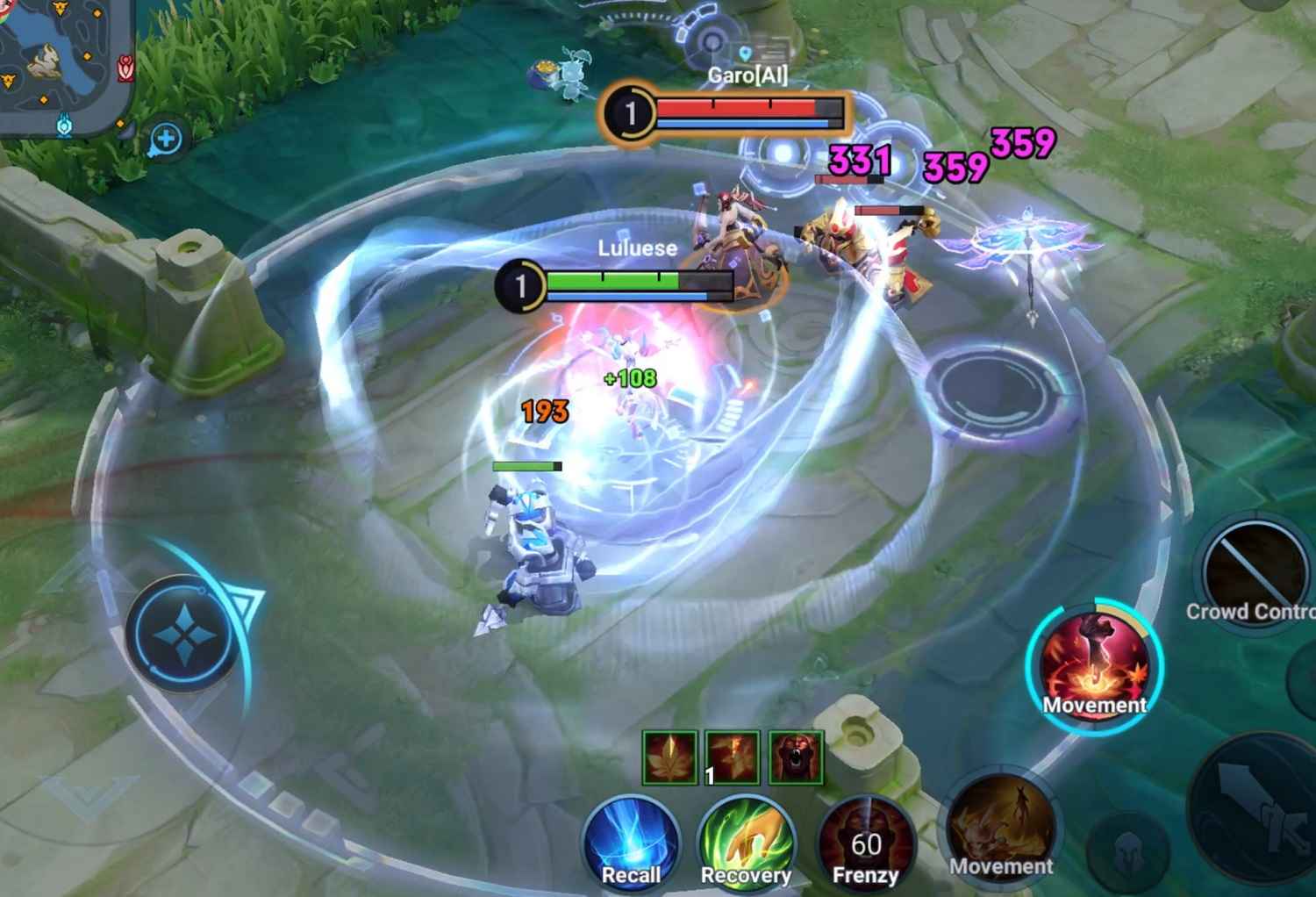Inspect the maple leaf buff icon
This screenshot has width=1316, height=897.
[x=669, y=757]
